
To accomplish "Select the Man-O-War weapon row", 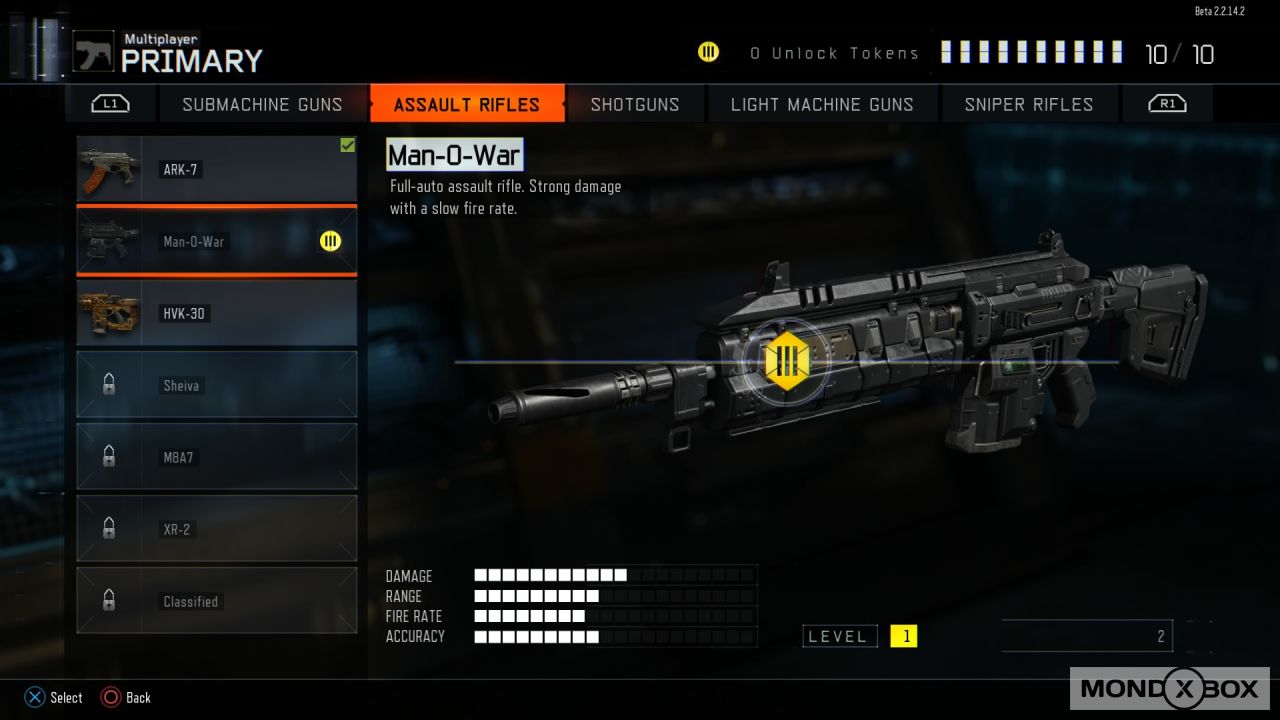I will (x=217, y=241).
